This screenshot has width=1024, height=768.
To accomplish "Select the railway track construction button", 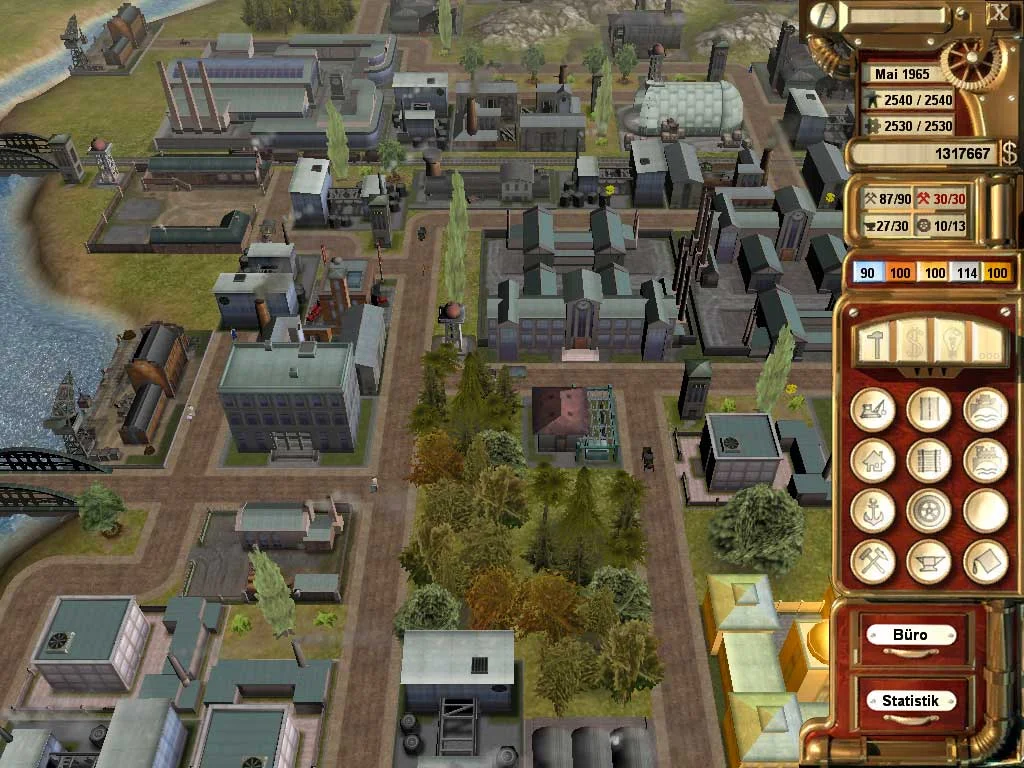I will 928,461.
